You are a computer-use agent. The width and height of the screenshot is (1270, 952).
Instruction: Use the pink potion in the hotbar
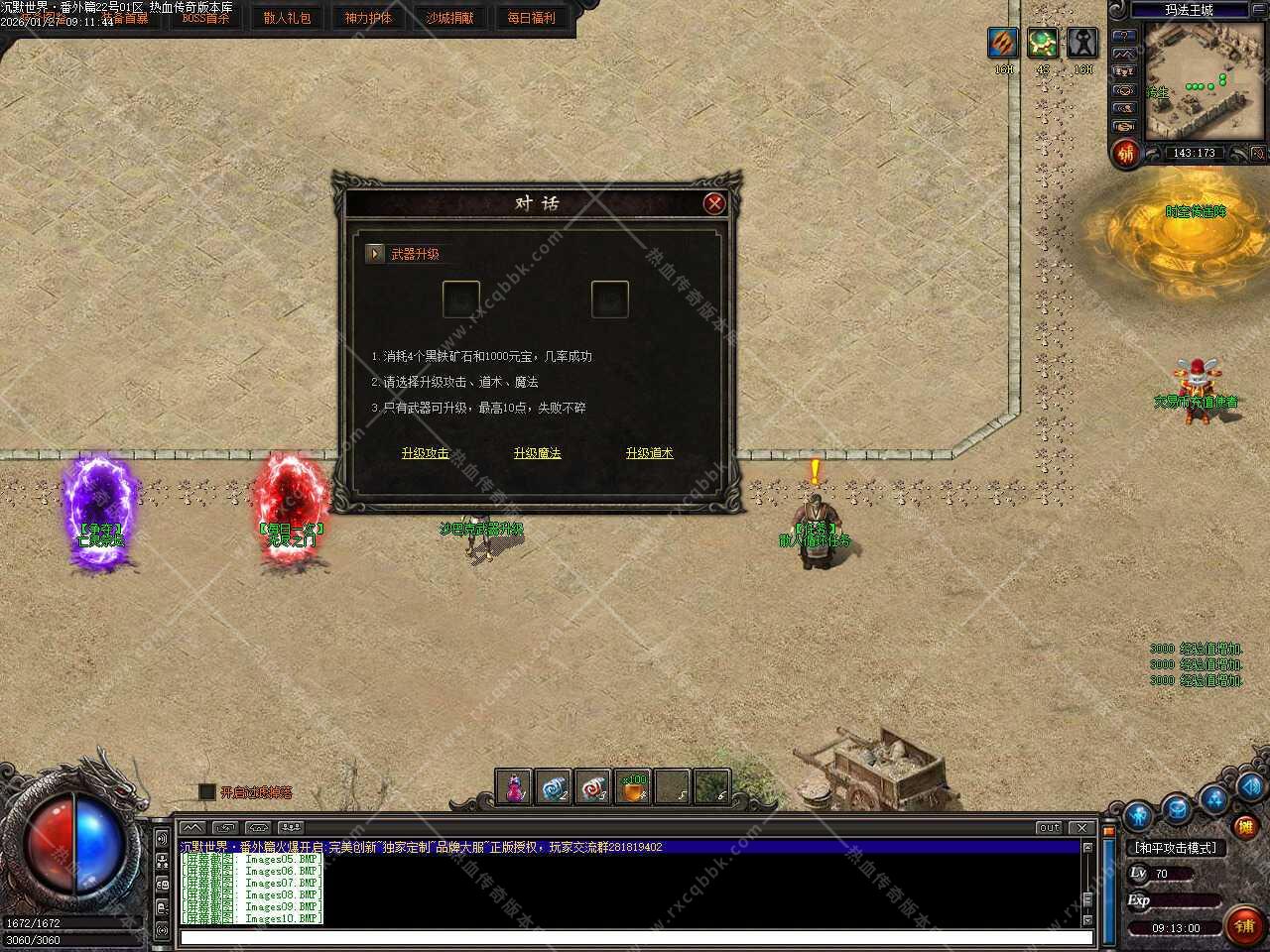514,788
